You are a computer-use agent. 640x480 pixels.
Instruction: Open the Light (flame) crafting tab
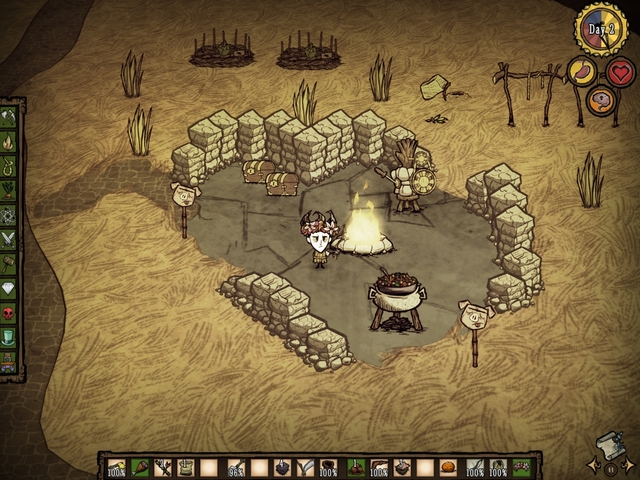[12, 140]
